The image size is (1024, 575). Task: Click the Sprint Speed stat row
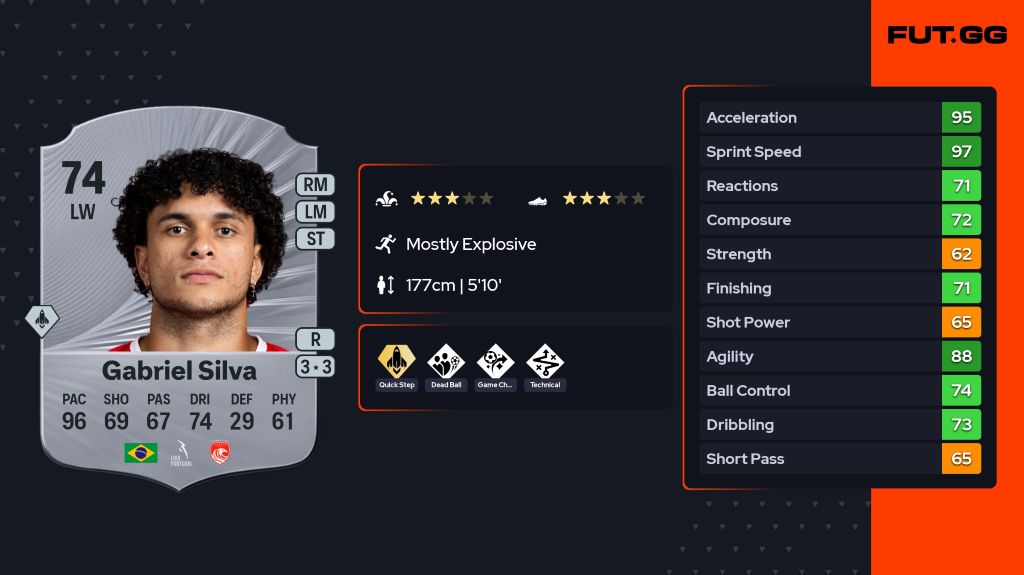840,152
